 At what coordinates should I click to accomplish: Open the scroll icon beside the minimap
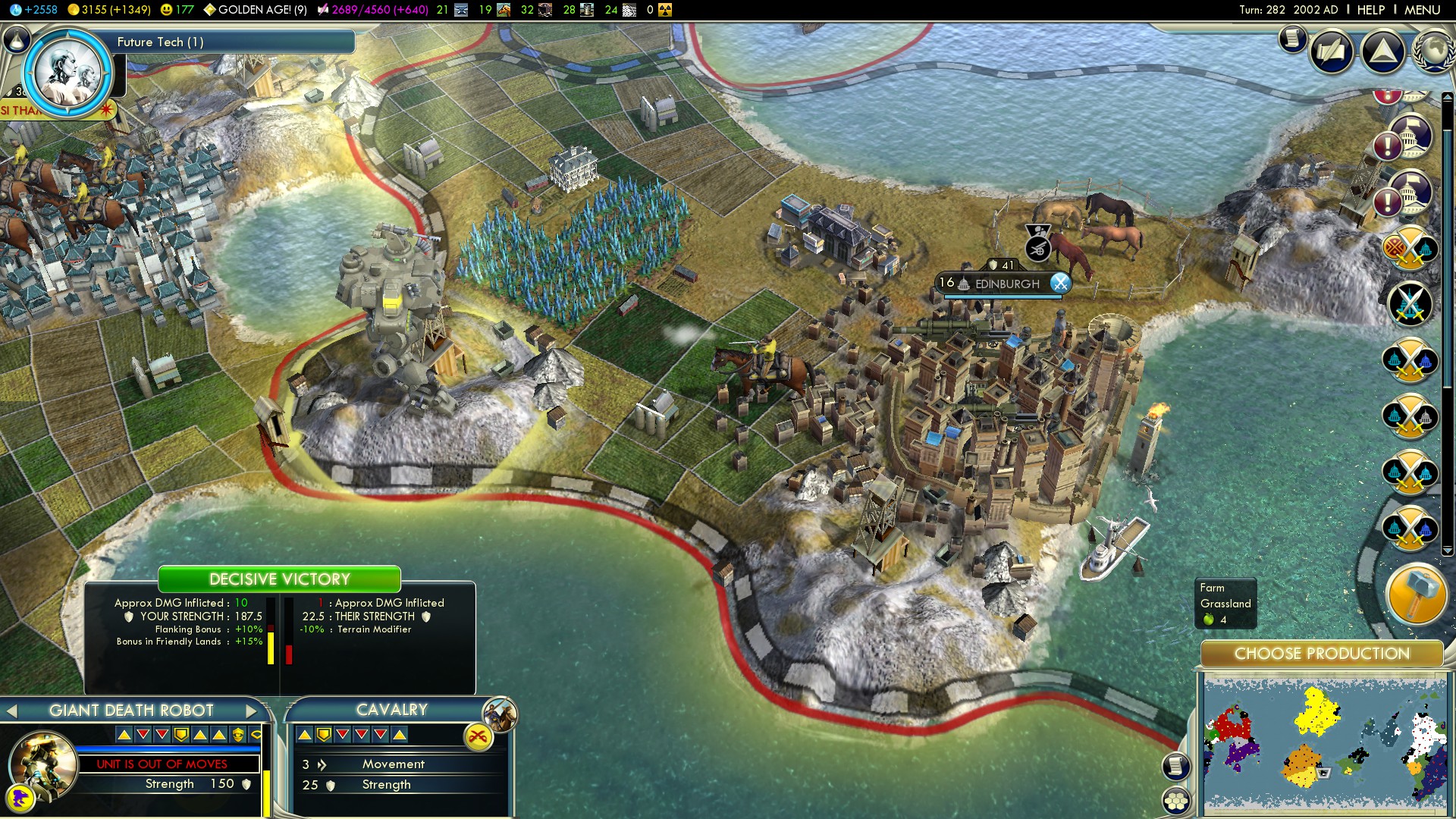(x=1176, y=766)
